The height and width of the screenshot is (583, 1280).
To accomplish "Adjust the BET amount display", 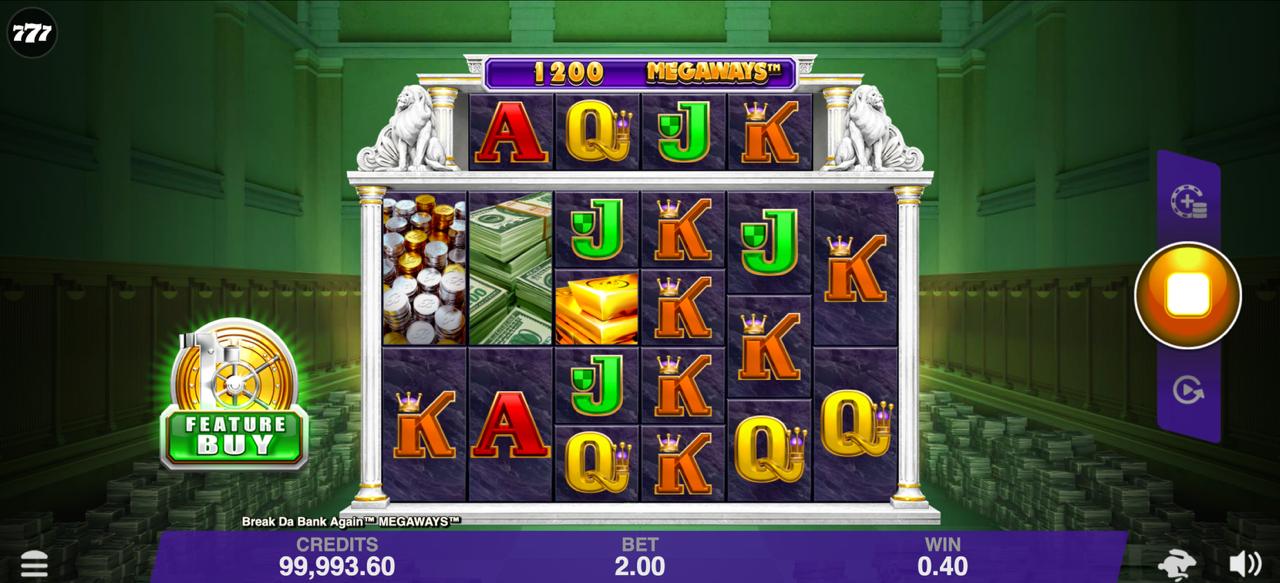I will (640, 557).
